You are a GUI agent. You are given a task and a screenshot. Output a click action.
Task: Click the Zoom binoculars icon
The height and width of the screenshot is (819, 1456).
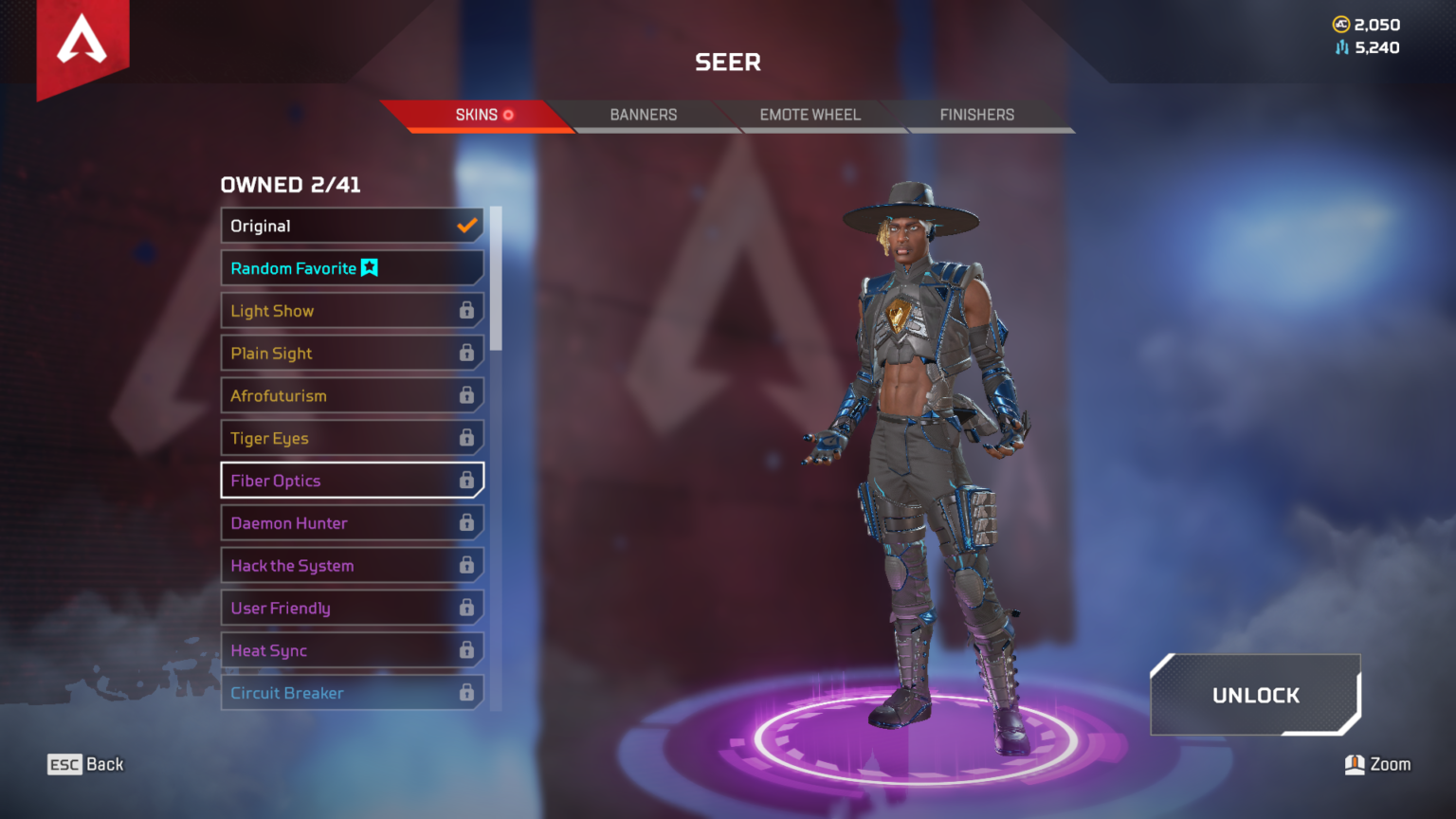click(1356, 764)
